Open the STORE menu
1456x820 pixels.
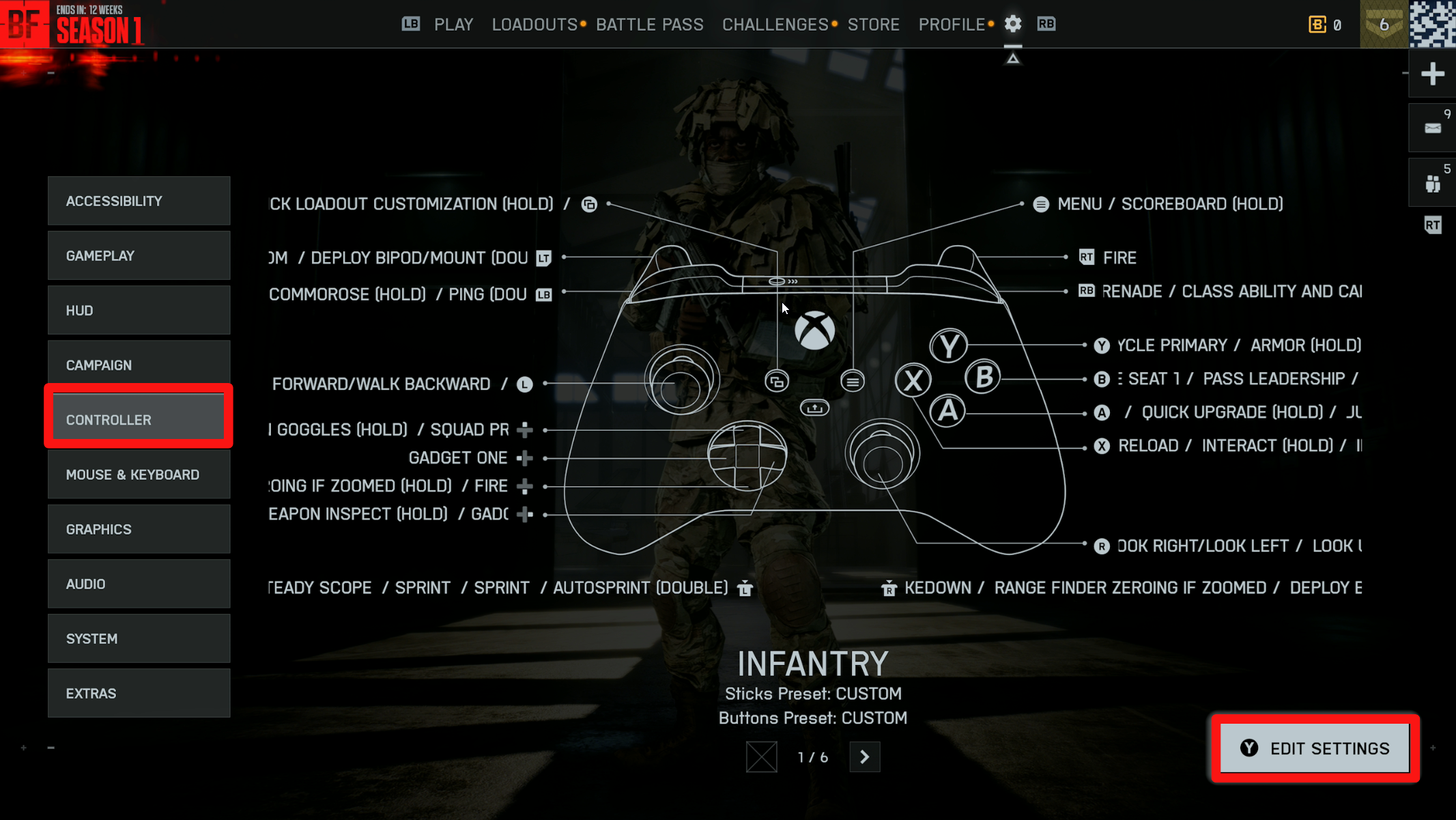coord(873,24)
